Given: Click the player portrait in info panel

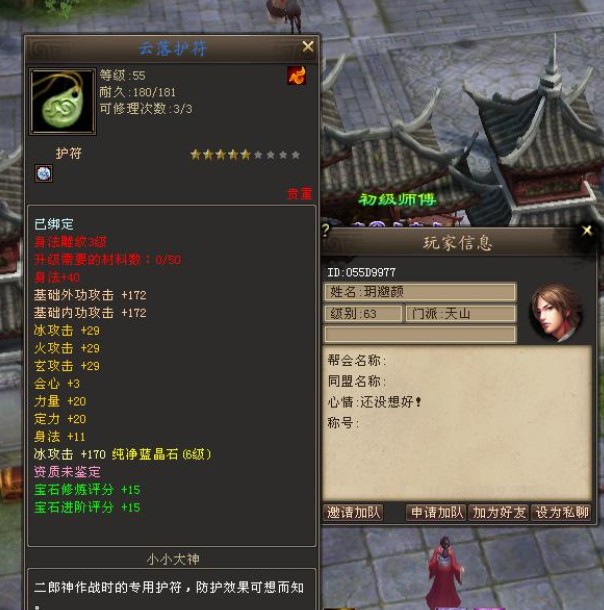Looking at the screenshot, I should pyautogui.click(x=556, y=312).
